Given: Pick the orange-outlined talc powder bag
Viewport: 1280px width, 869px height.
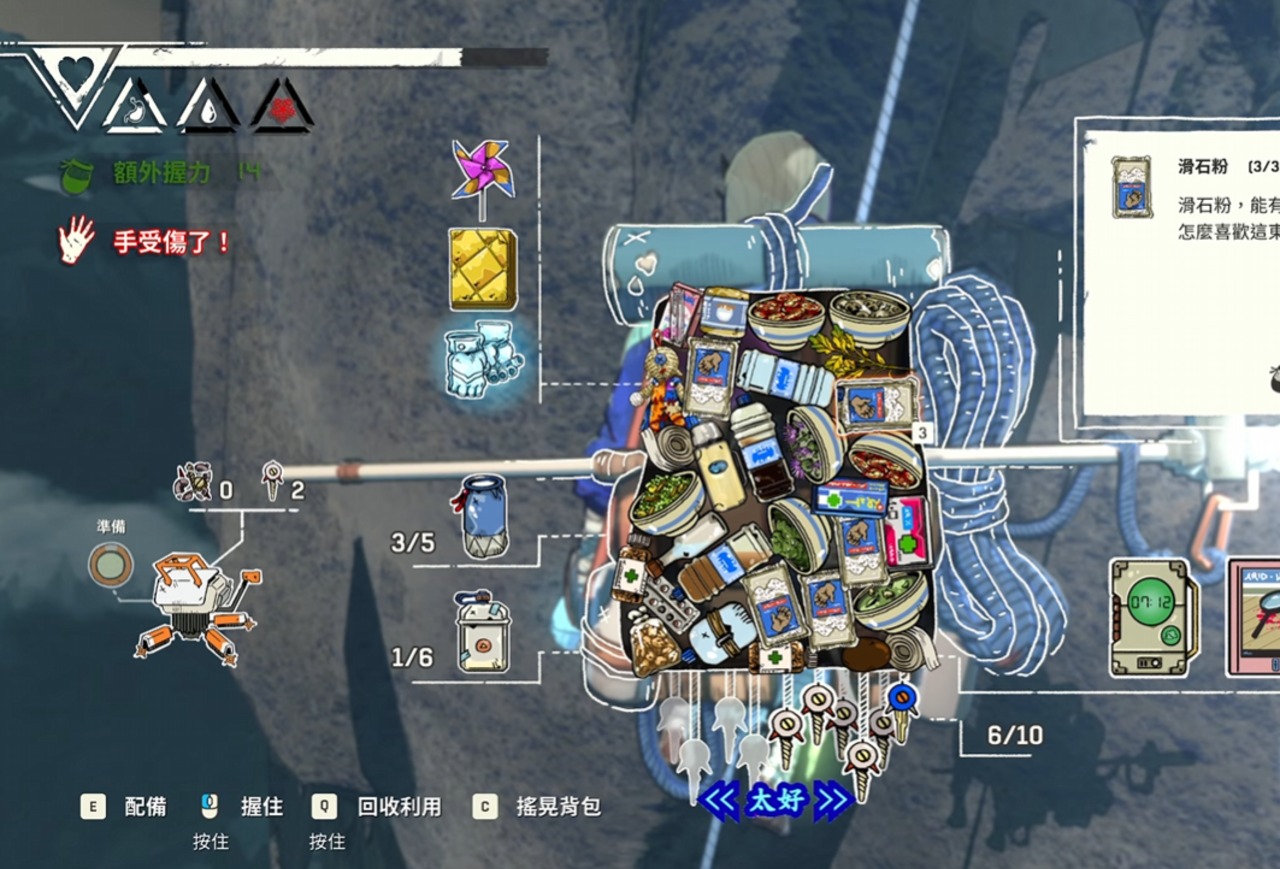Looking at the screenshot, I should 877,401.
